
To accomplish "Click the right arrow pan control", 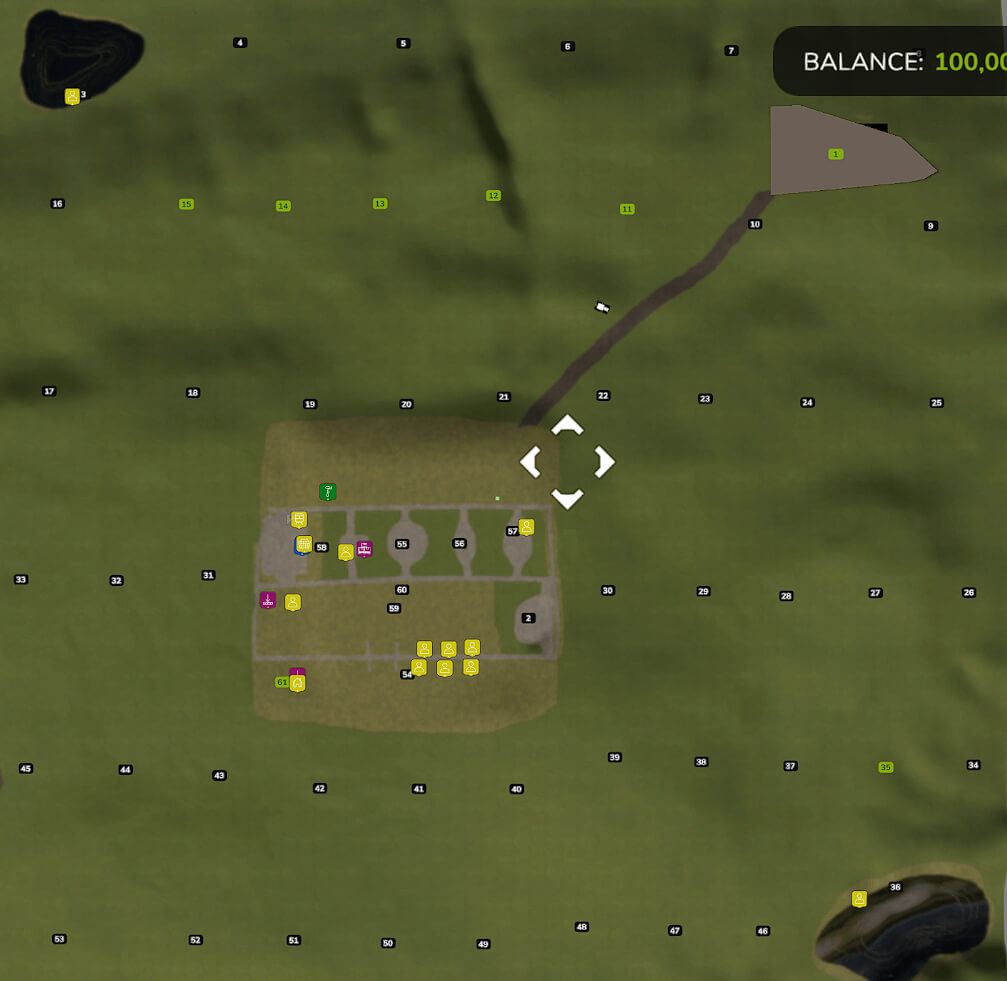I will (x=604, y=462).
